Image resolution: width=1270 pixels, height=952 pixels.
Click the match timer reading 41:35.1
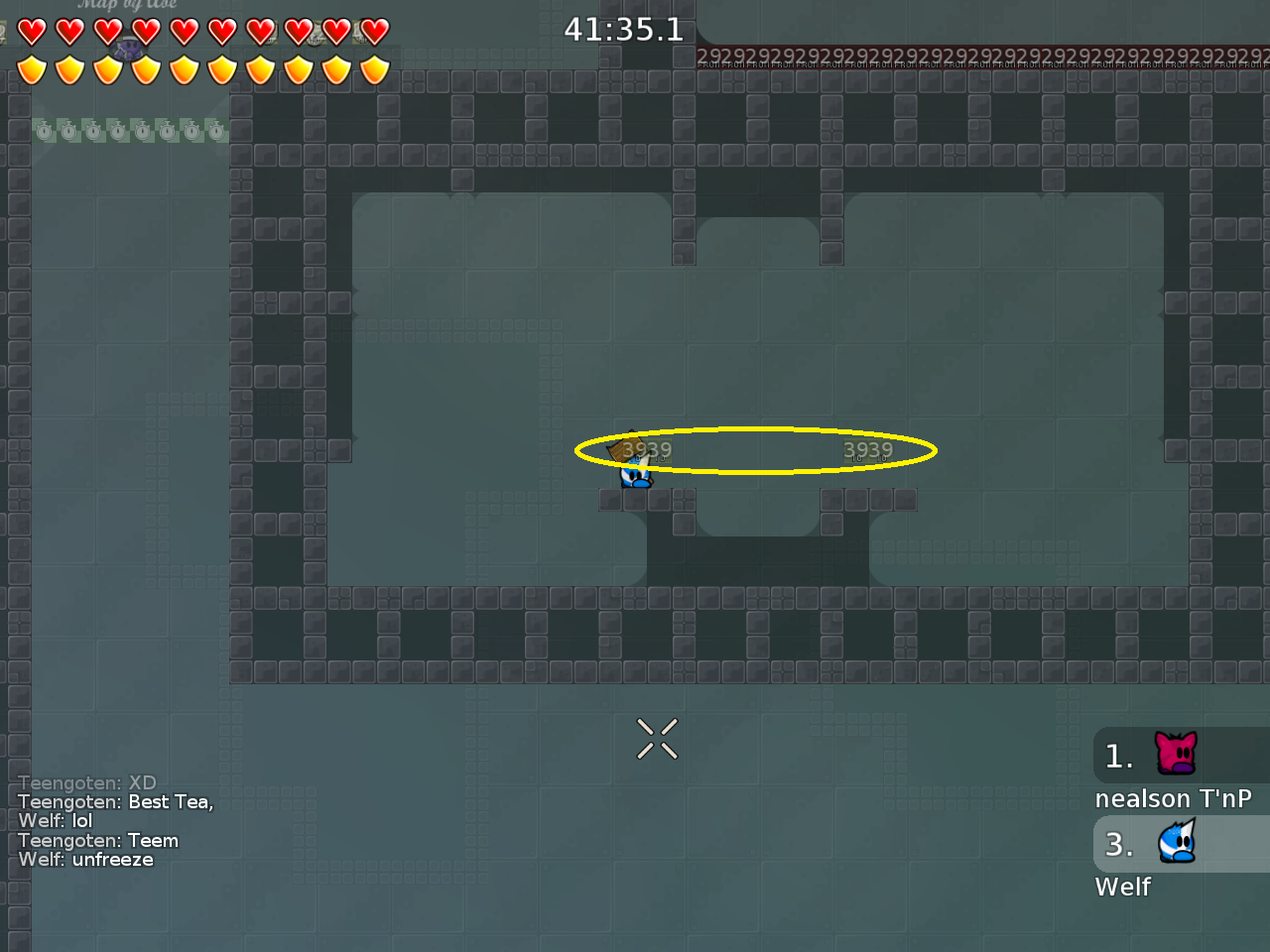point(624,30)
